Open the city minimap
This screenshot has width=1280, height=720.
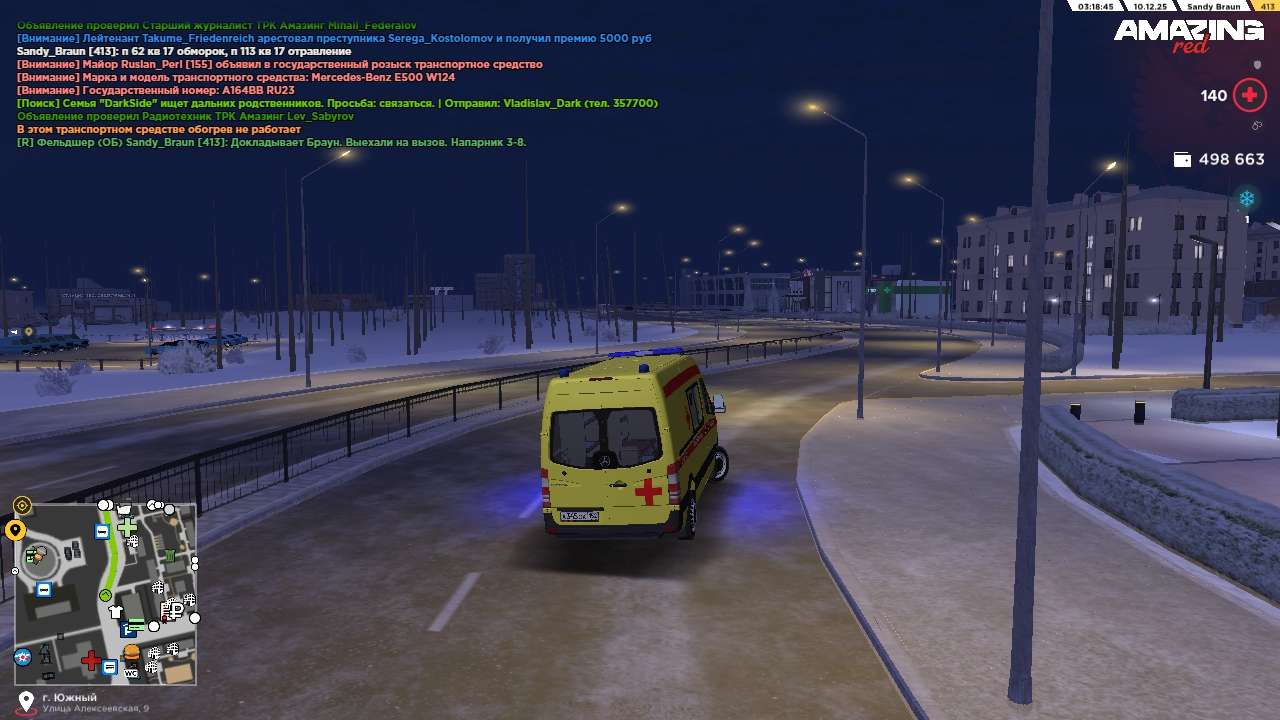[x=105, y=594]
